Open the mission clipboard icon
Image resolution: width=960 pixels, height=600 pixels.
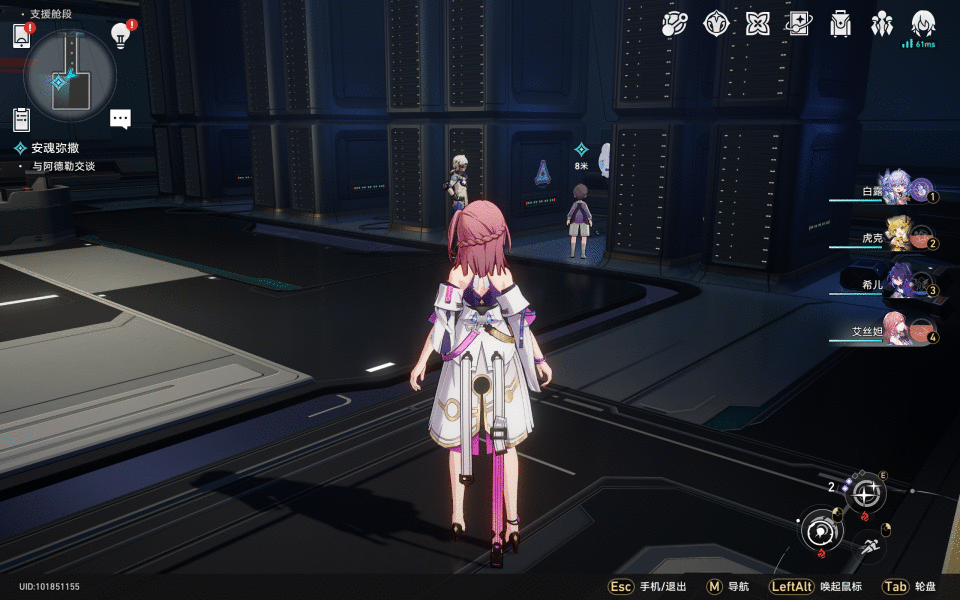point(22,119)
